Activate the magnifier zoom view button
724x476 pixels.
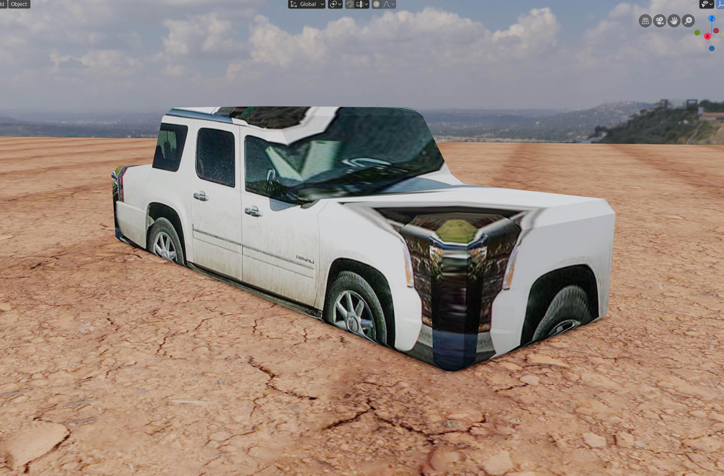(688, 20)
